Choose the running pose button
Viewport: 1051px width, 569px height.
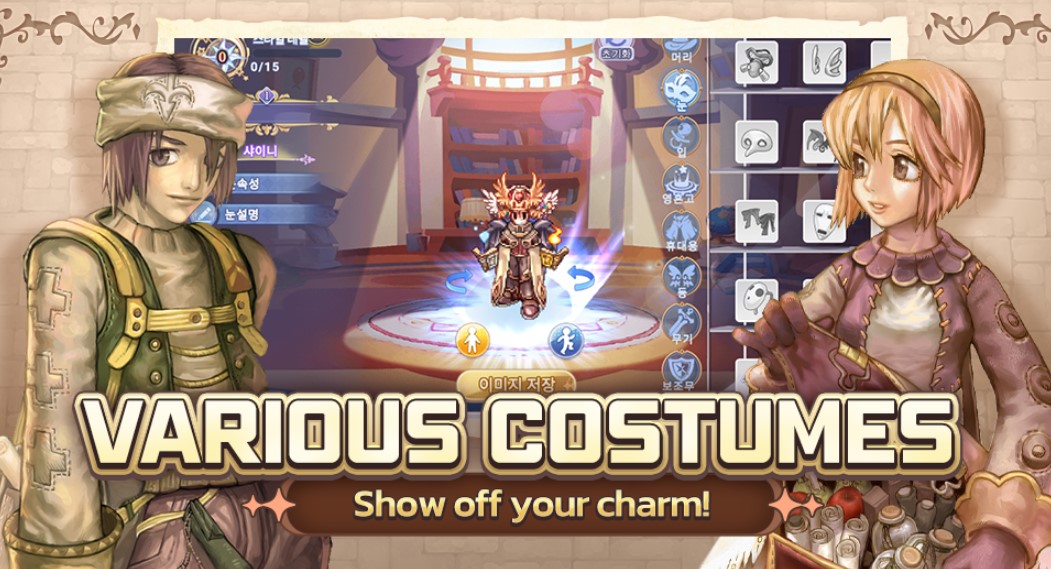(565, 339)
